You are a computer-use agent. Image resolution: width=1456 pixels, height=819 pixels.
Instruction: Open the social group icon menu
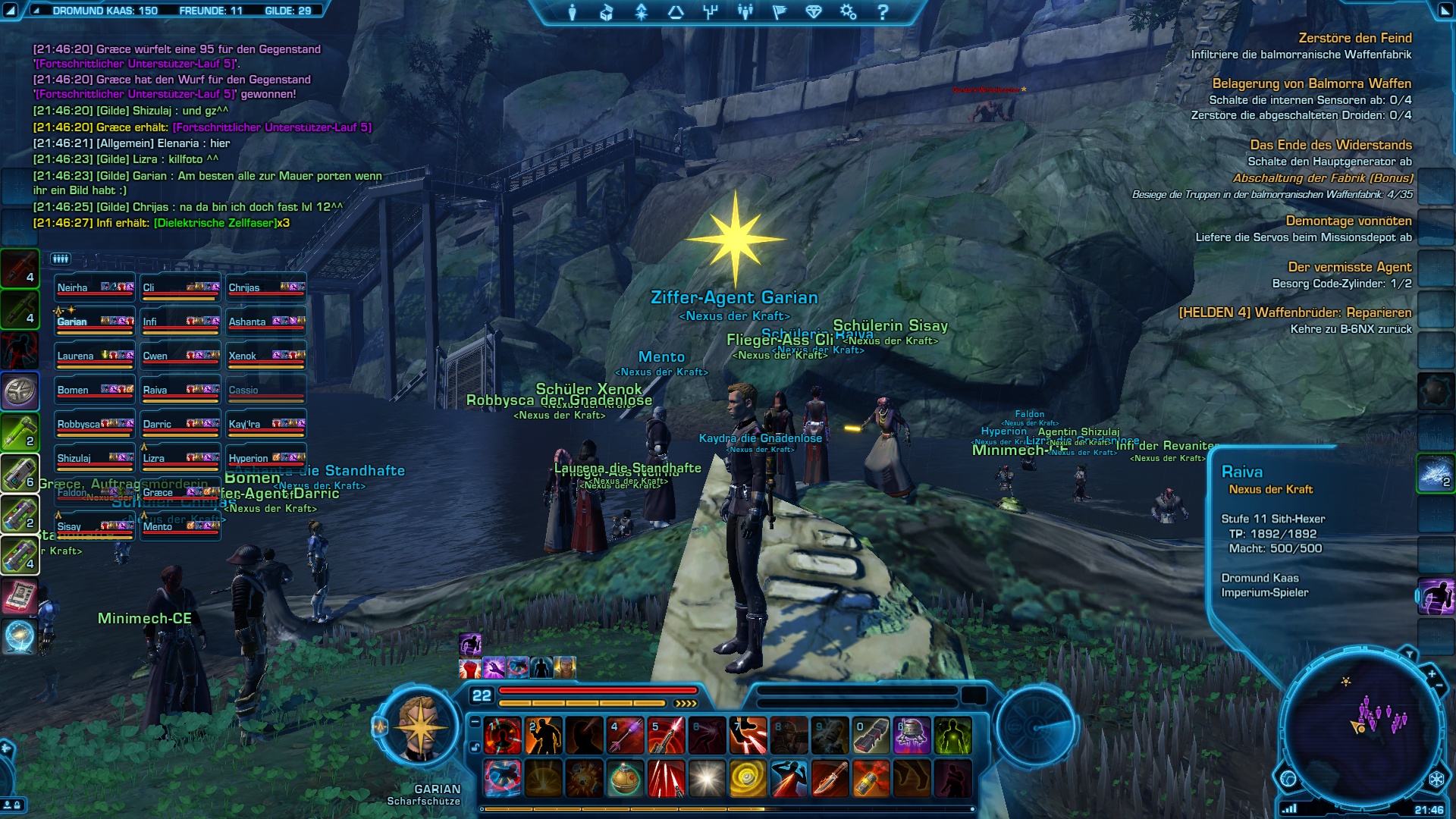[745, 12]
